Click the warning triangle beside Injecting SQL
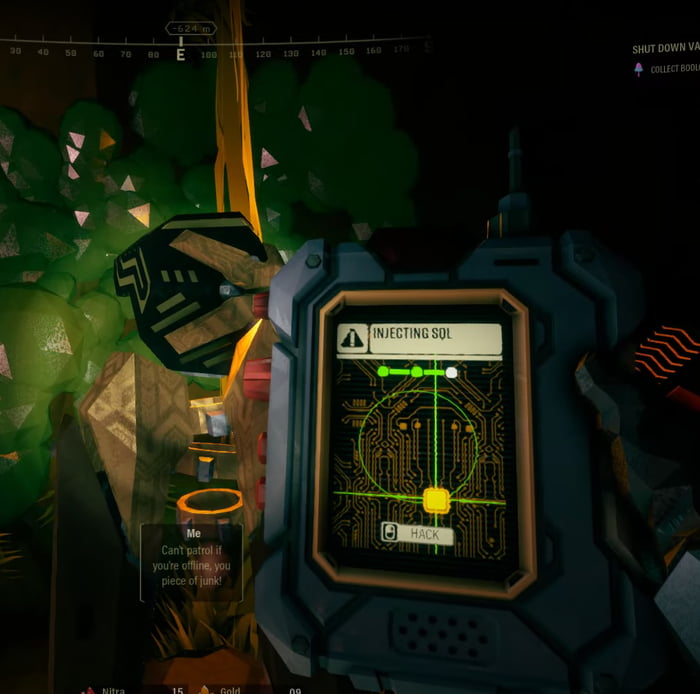Viewport: 700px width, 694px height. click(x=352, y=338)
